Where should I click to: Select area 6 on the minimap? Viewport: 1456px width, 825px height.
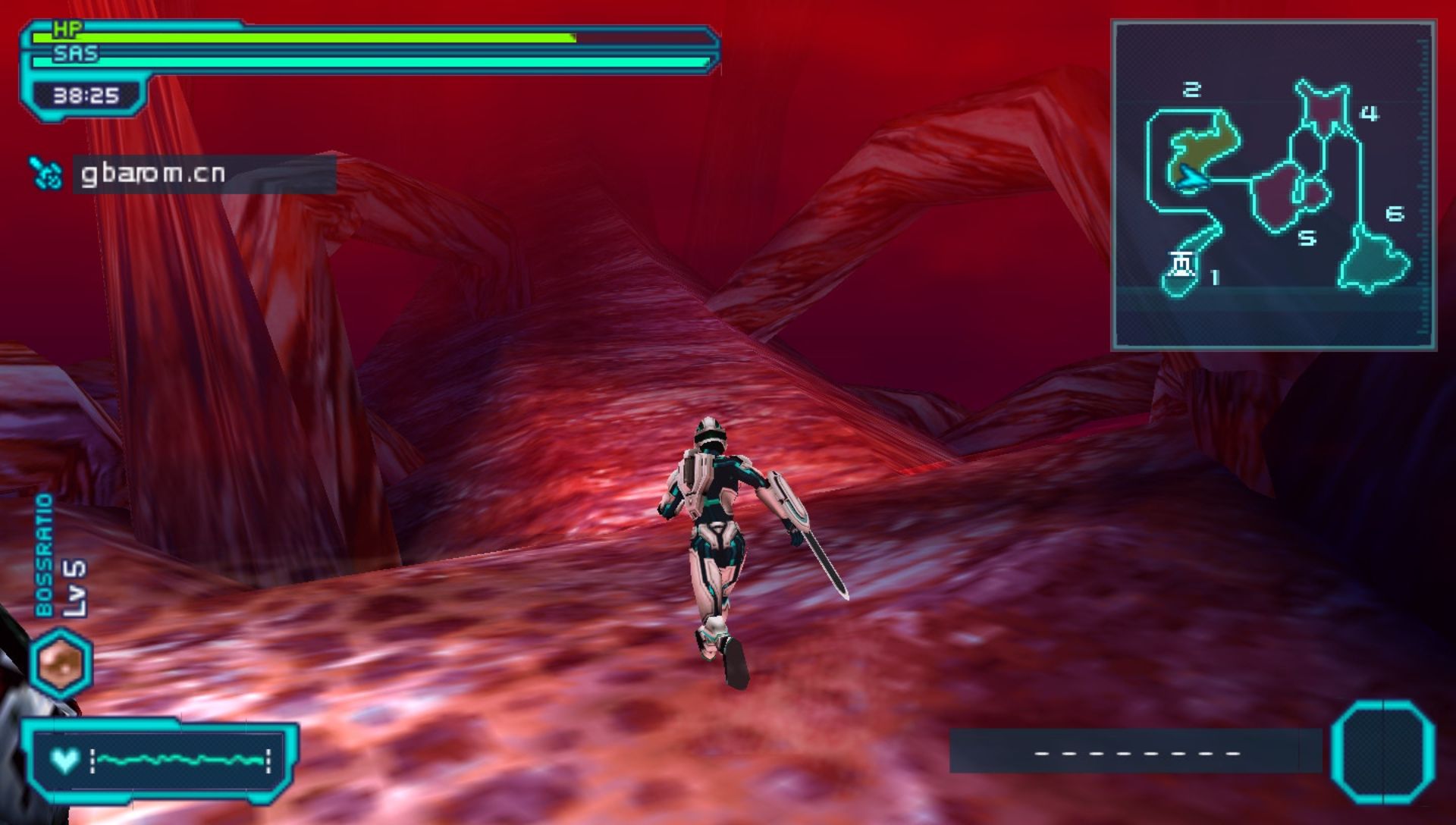(x=1374, y=260)
